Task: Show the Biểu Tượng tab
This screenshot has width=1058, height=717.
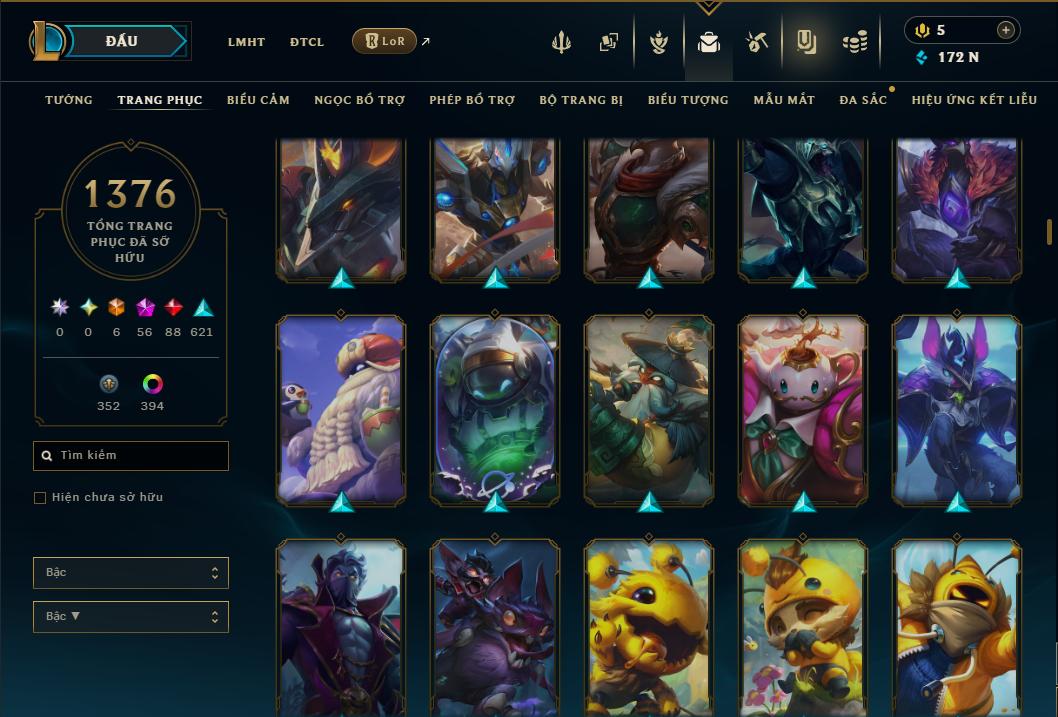Action: coord(688,100)
